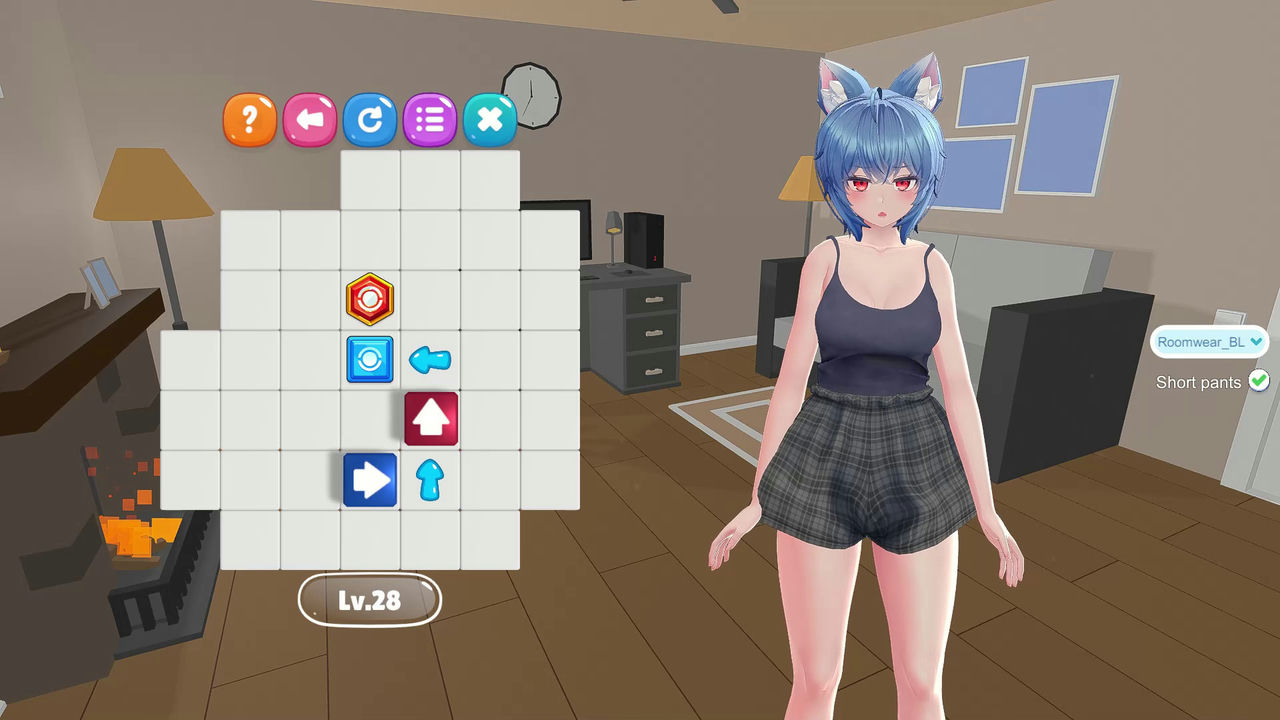Enable a different outfit via Short pants toggle

tap(1258, 381)
